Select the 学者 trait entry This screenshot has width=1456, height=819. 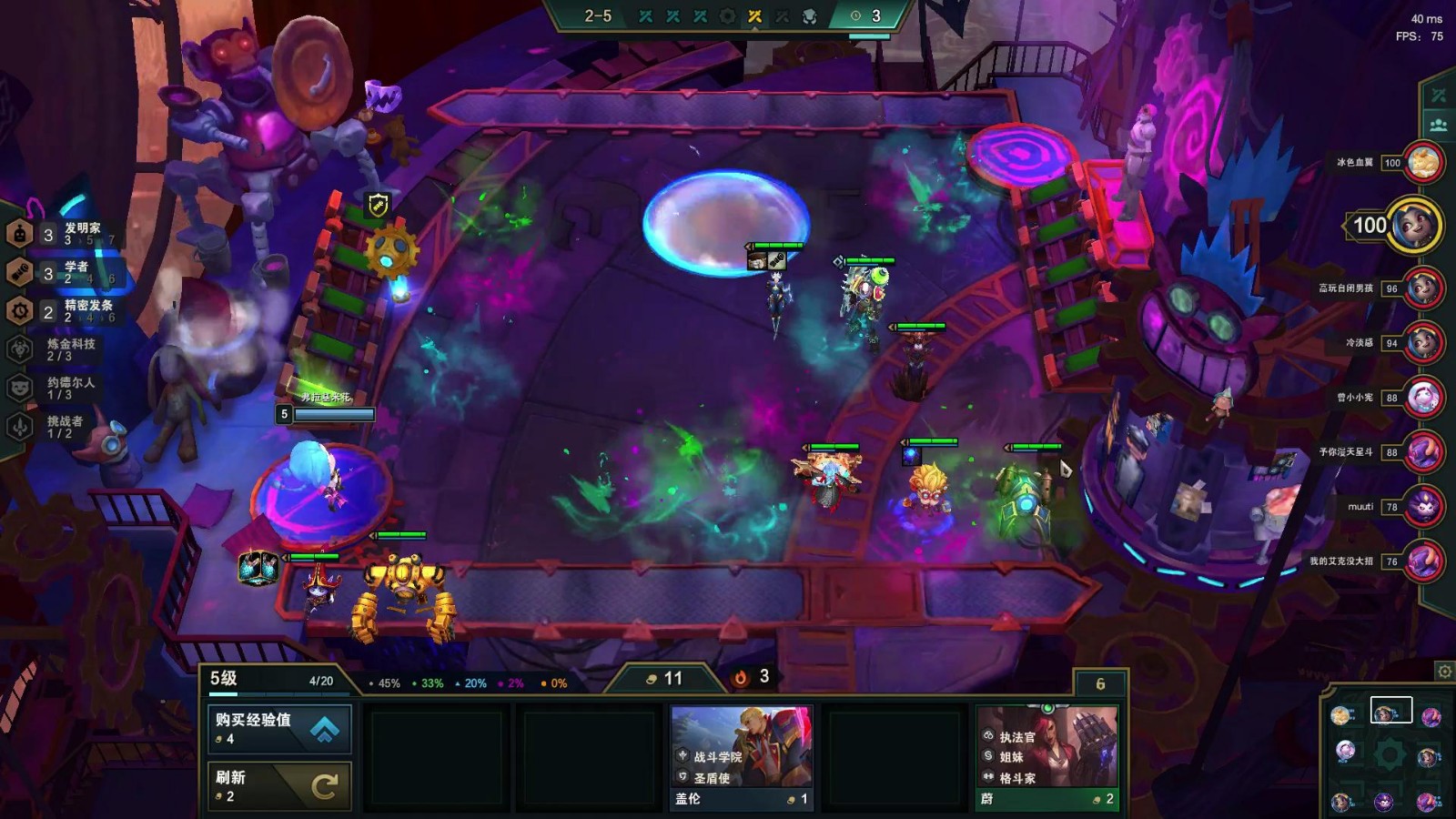point(62,272)
